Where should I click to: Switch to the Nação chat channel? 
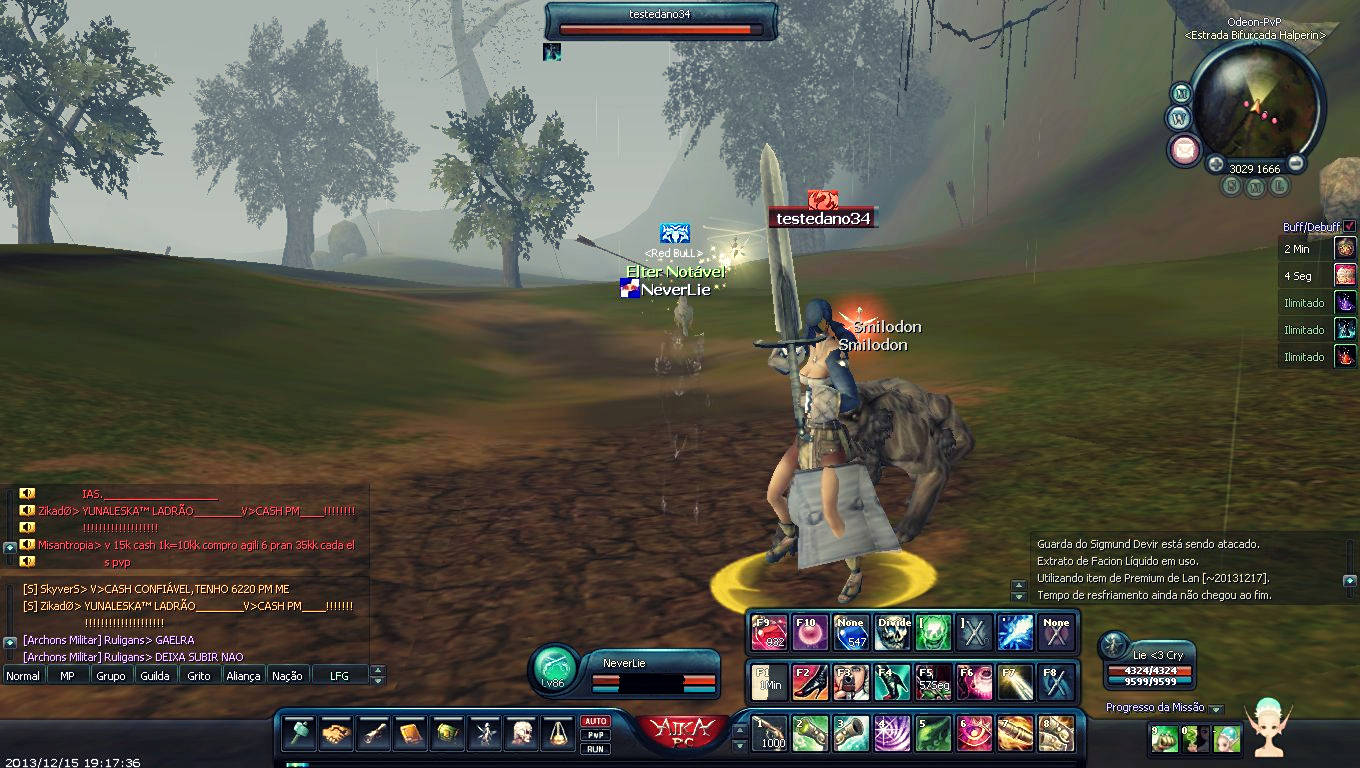click(x=287, y=676)
